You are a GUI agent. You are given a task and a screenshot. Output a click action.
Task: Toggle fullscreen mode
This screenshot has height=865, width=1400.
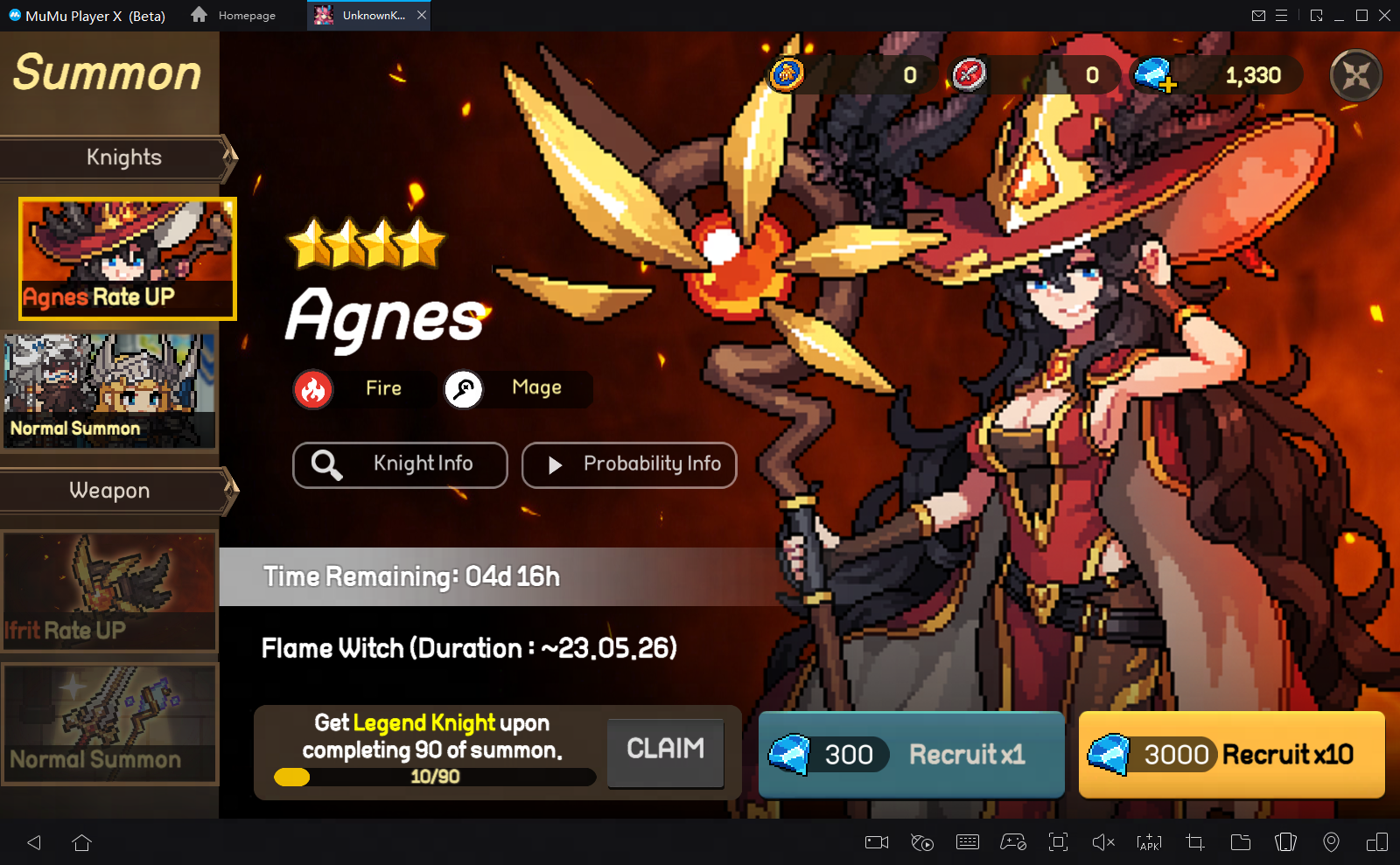point(1058,842)
